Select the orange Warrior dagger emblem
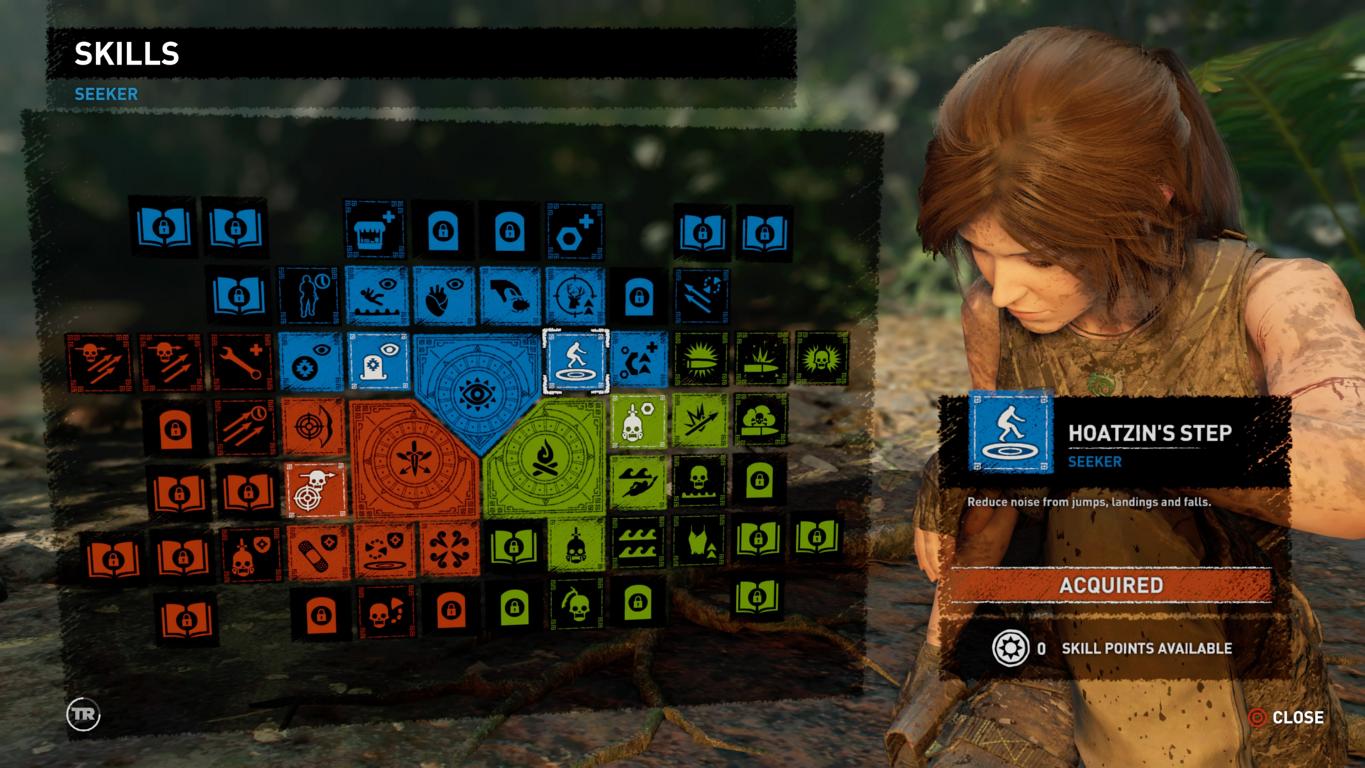The image size is (1365, 768). (414, 458)
